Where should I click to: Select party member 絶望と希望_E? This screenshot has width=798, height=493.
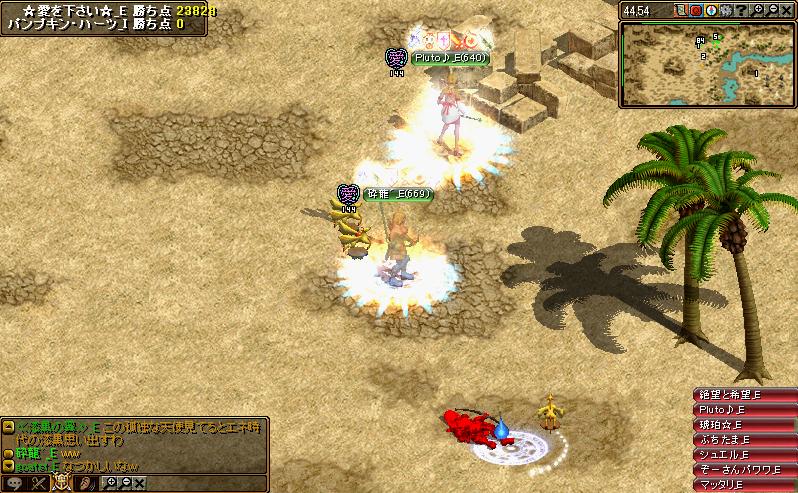click(745, 395)
